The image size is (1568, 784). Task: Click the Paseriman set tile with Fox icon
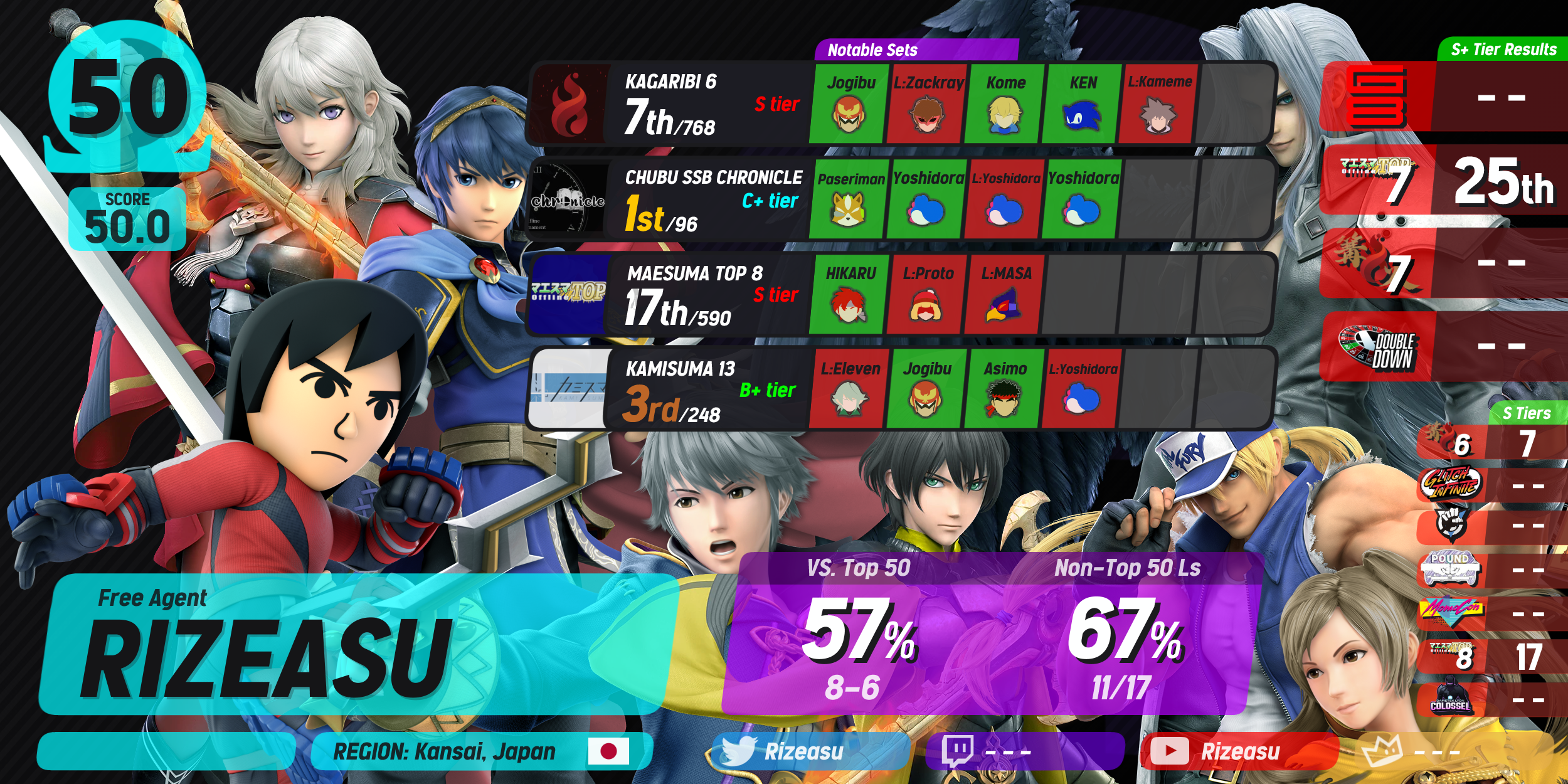(x=850, y=199)
